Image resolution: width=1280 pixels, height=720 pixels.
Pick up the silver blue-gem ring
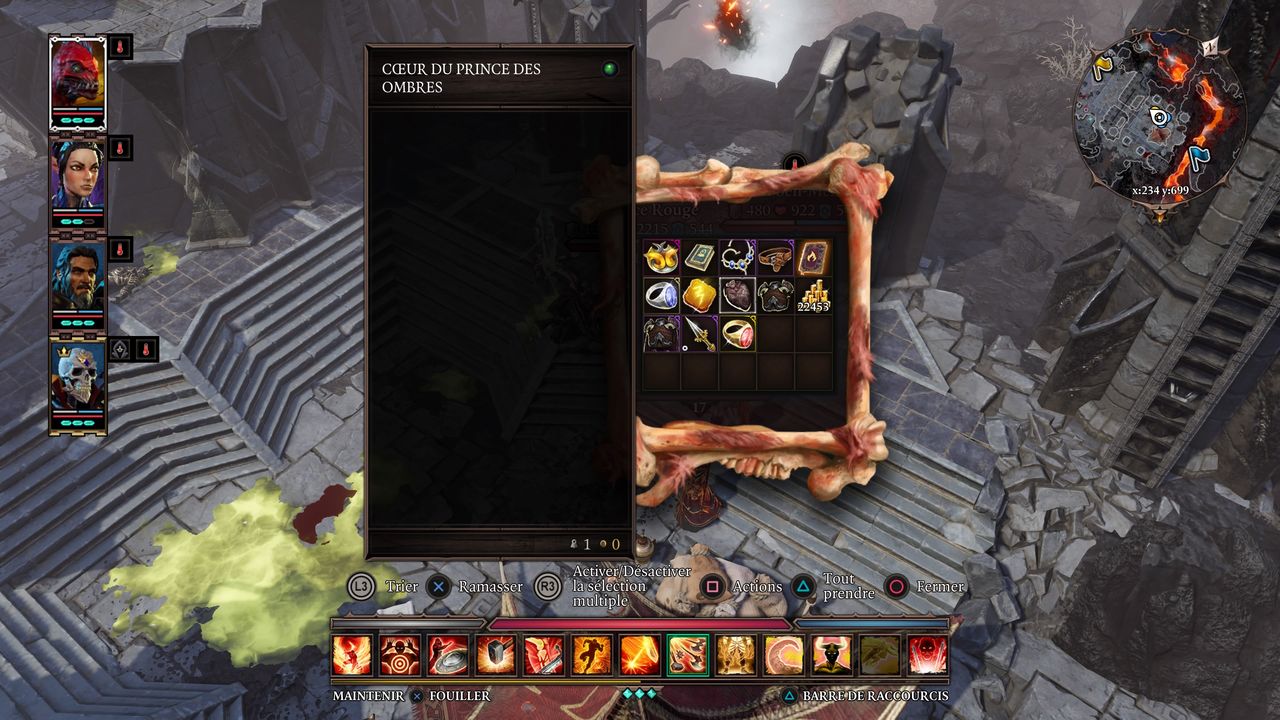click(661, 296)
